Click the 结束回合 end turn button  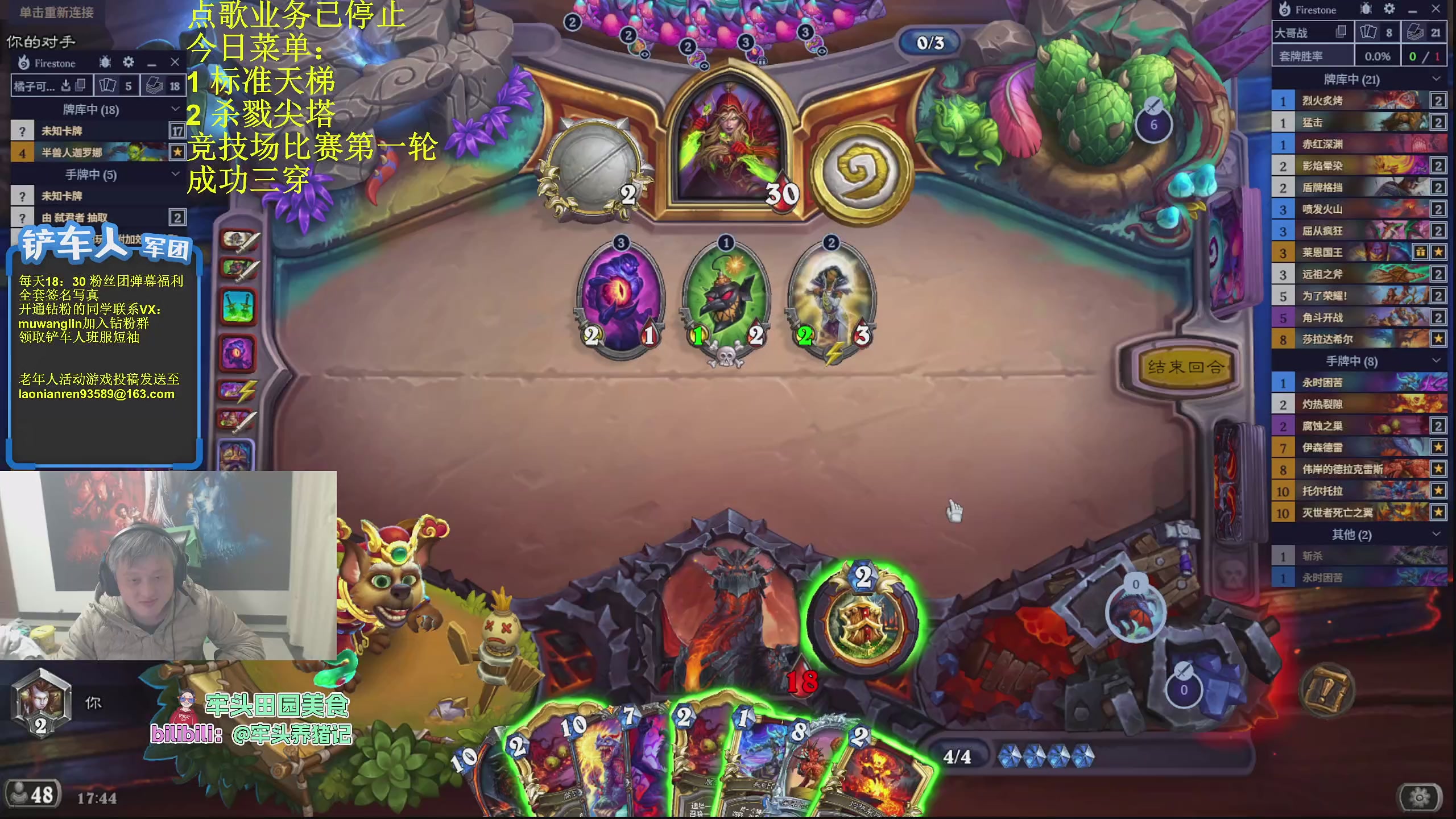(1184, 367)
